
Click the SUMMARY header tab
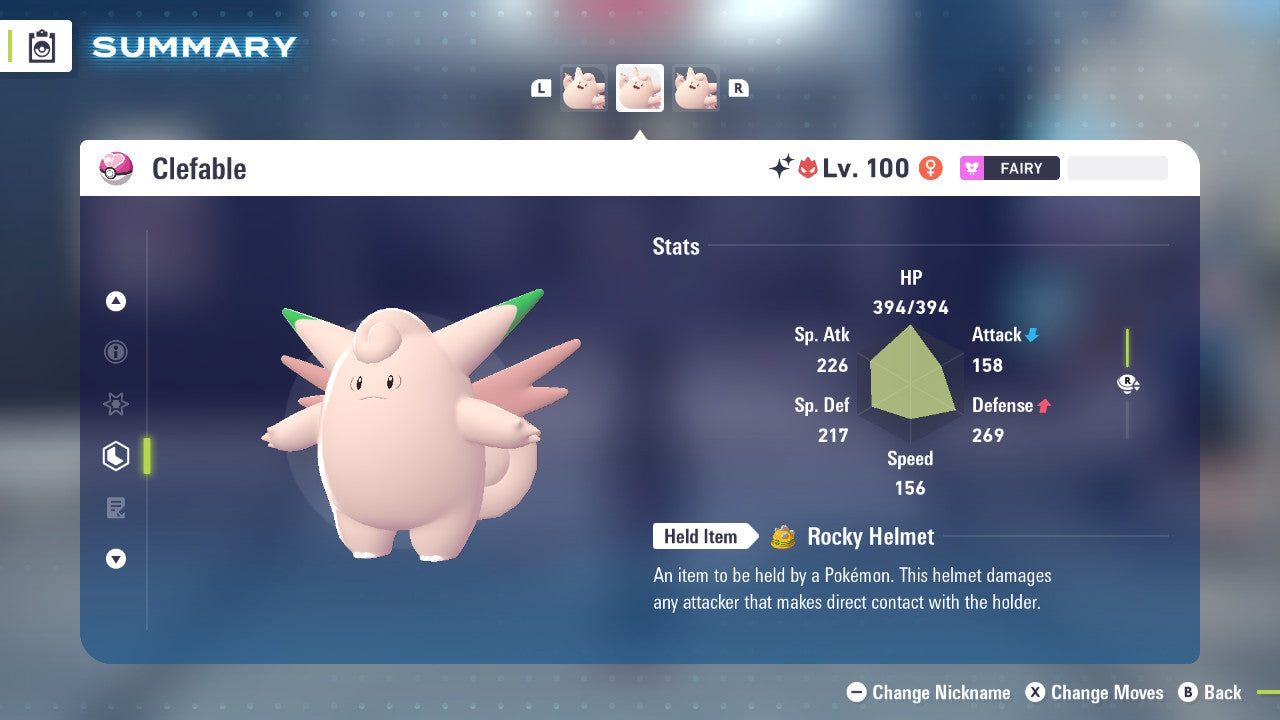click(x=193, y=46)
